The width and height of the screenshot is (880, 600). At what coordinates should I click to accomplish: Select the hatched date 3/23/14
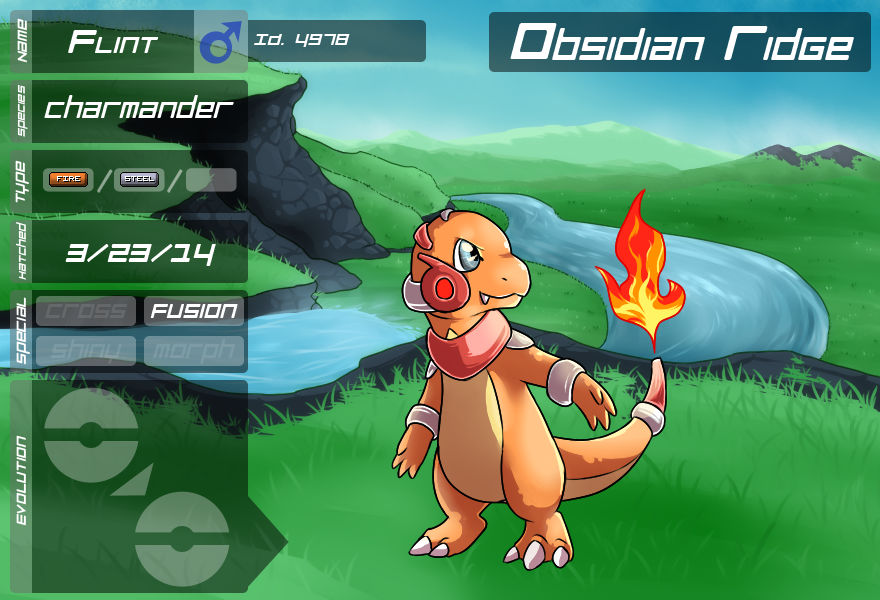[x=140, y=252]
